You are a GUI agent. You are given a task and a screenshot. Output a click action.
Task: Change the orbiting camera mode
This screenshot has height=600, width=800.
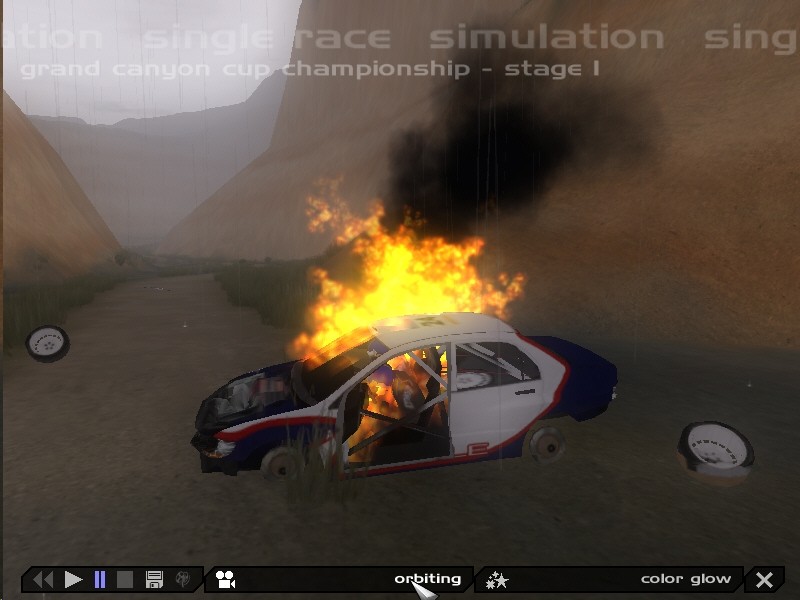click(x=427, y=579)
